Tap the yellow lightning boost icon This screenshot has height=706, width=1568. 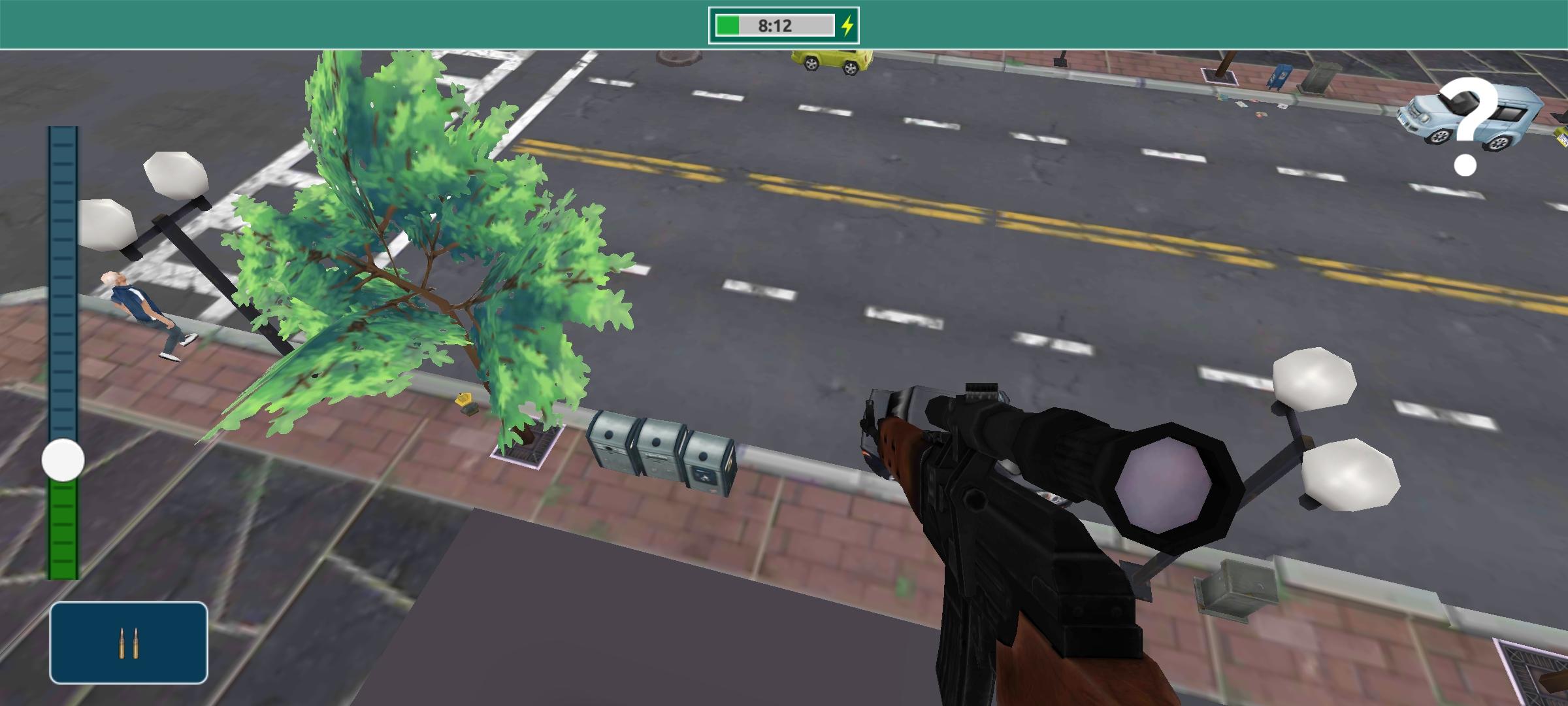pos(848,25)
